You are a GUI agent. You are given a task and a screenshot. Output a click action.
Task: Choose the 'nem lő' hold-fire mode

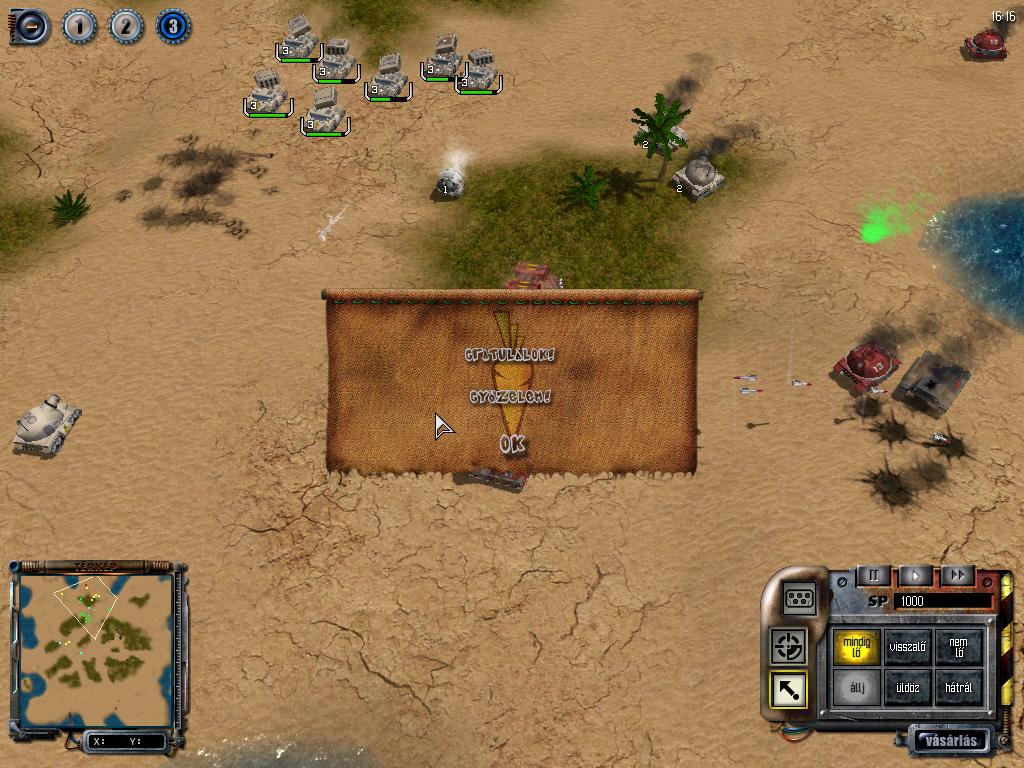coord(958,646)
